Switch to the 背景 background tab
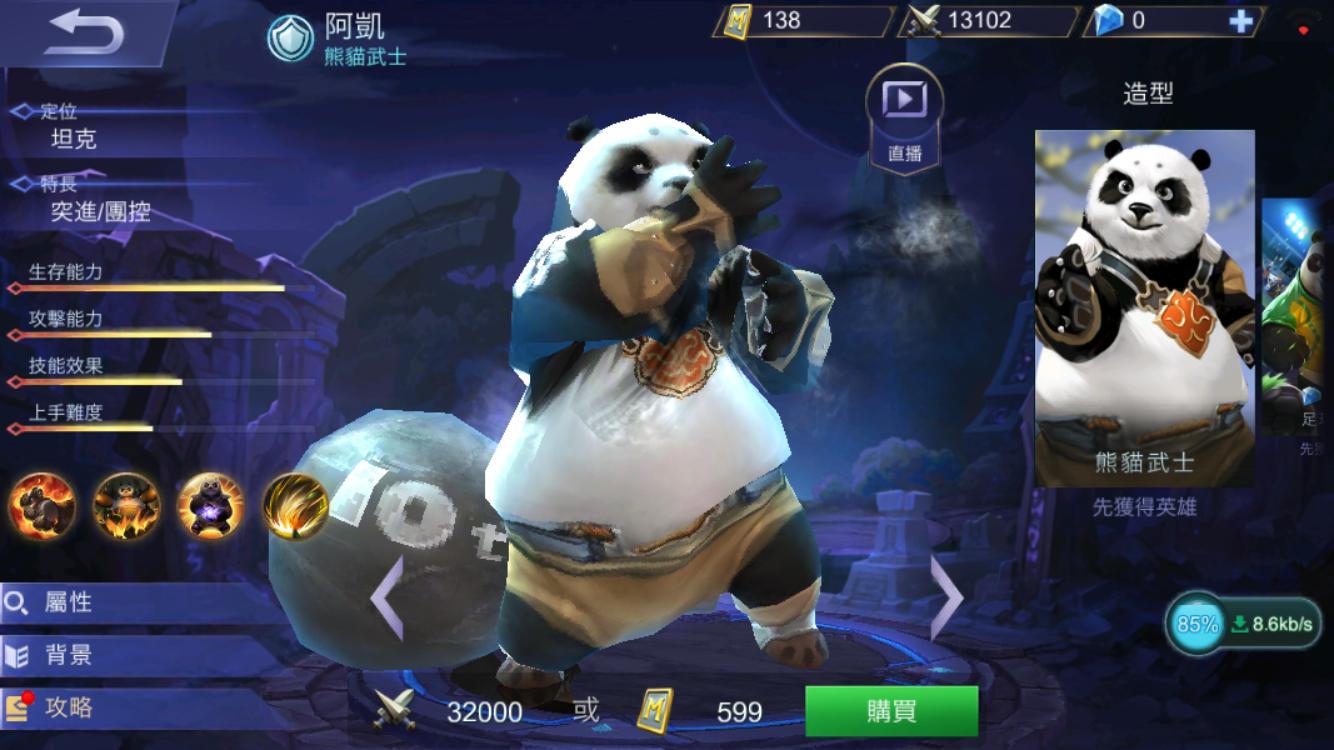The width and height of the screenshot is (1334, 750). tap(80, 656)
